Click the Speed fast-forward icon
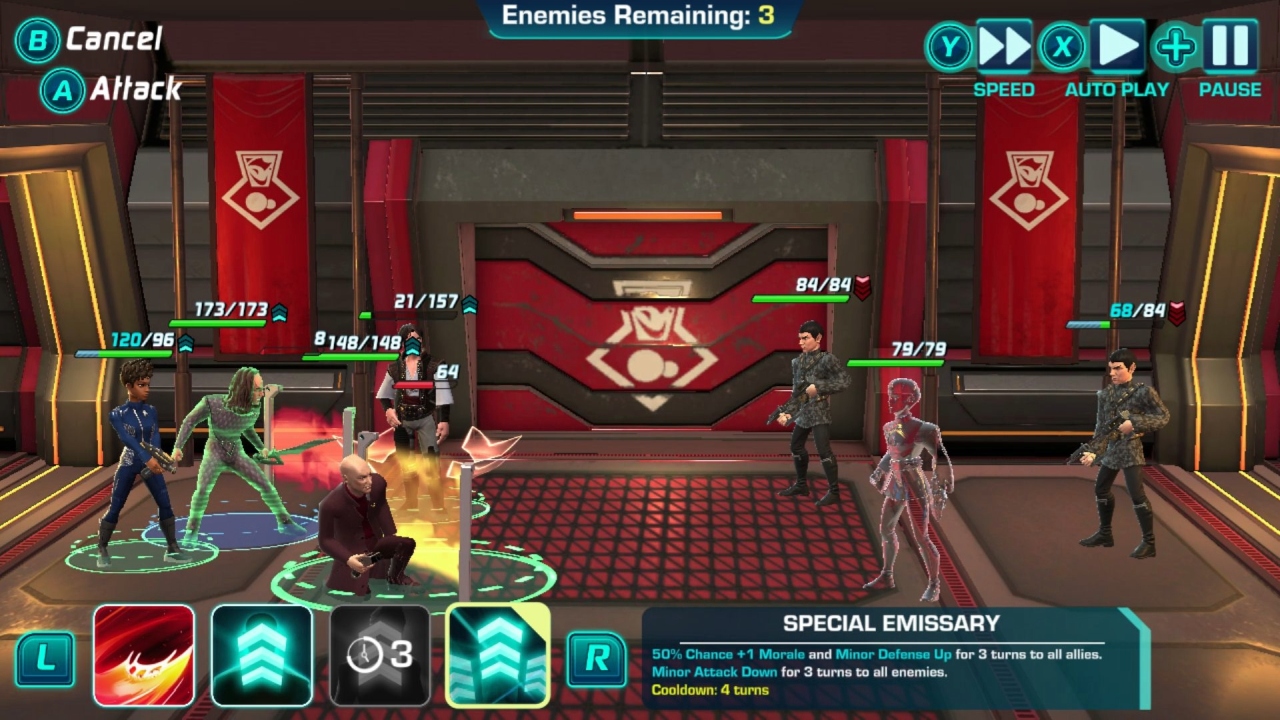 [x=1003, y=45]
